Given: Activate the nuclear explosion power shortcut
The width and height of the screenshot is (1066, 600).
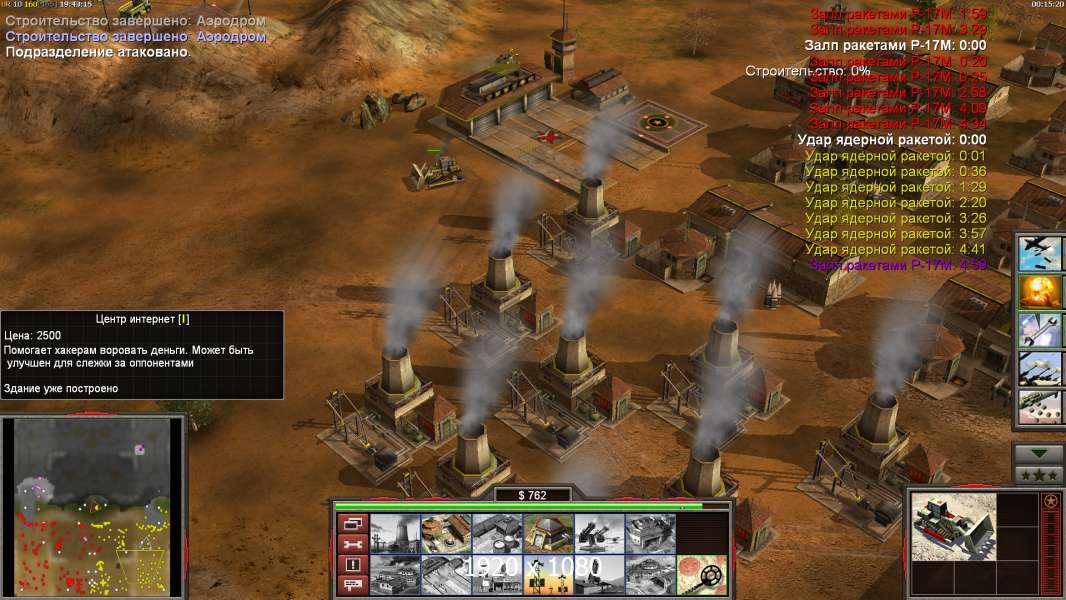Looking at the screenshot, I should click(x=1040, y=292).
